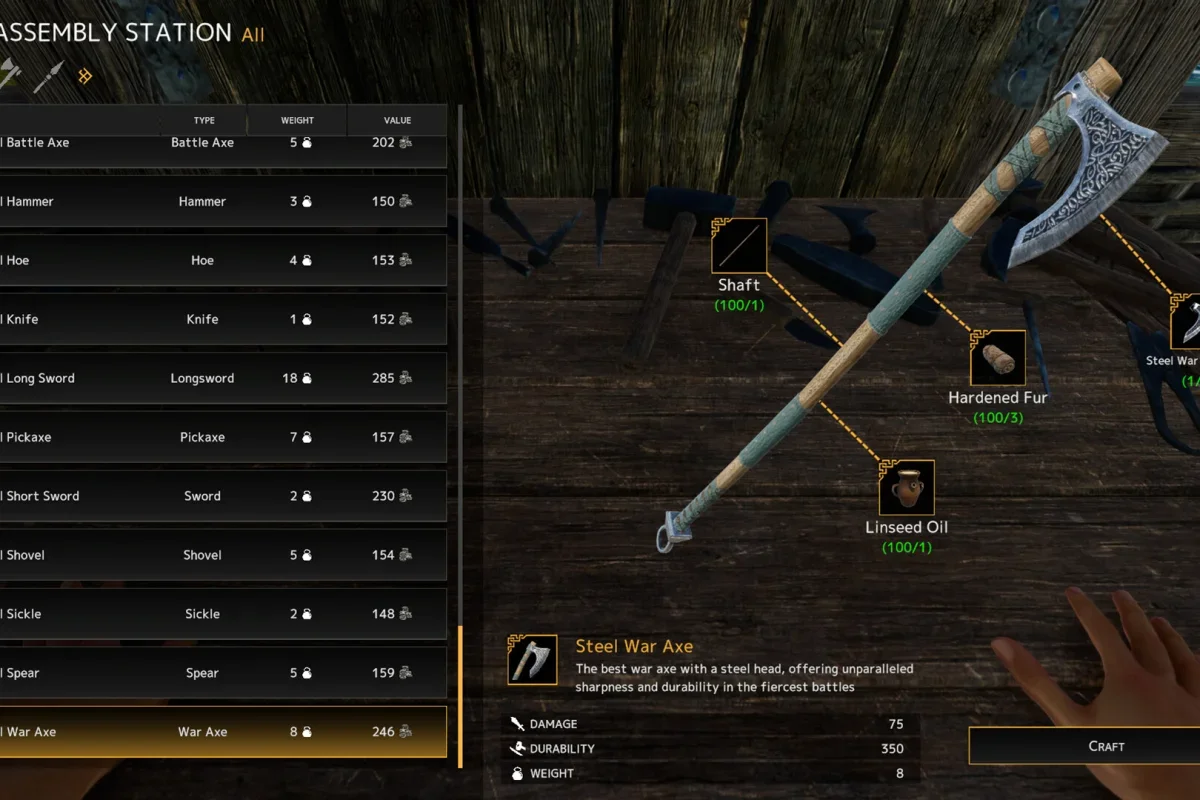Image resolution: width=1200 pixels, height=800 pixels.
Task: Click the Linseed Oil ingredient slot
Action: click(907, 488)
